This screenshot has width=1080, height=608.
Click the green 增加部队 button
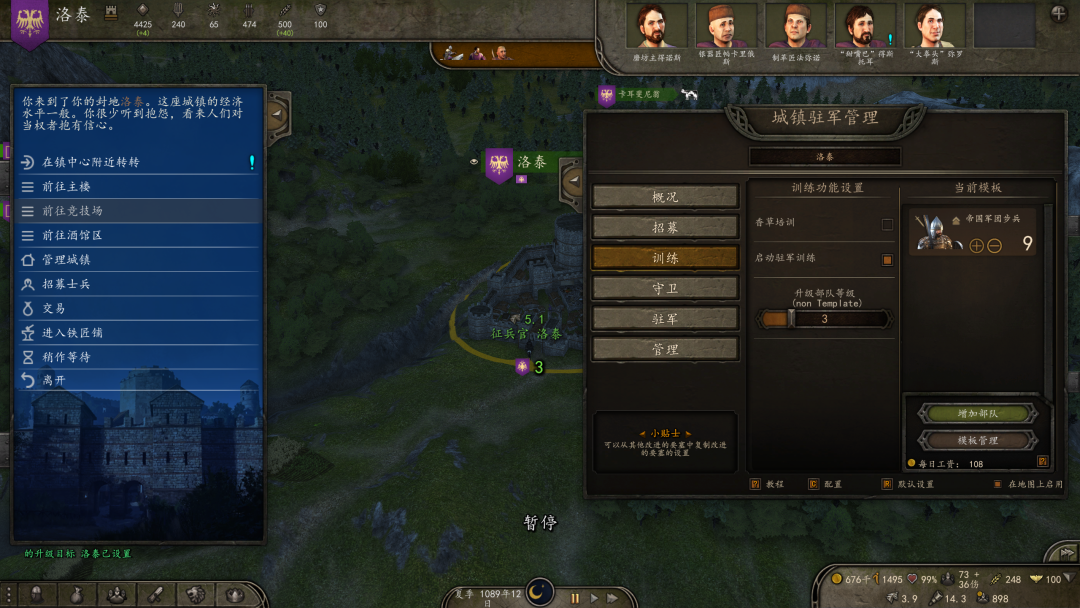point(977,413)
